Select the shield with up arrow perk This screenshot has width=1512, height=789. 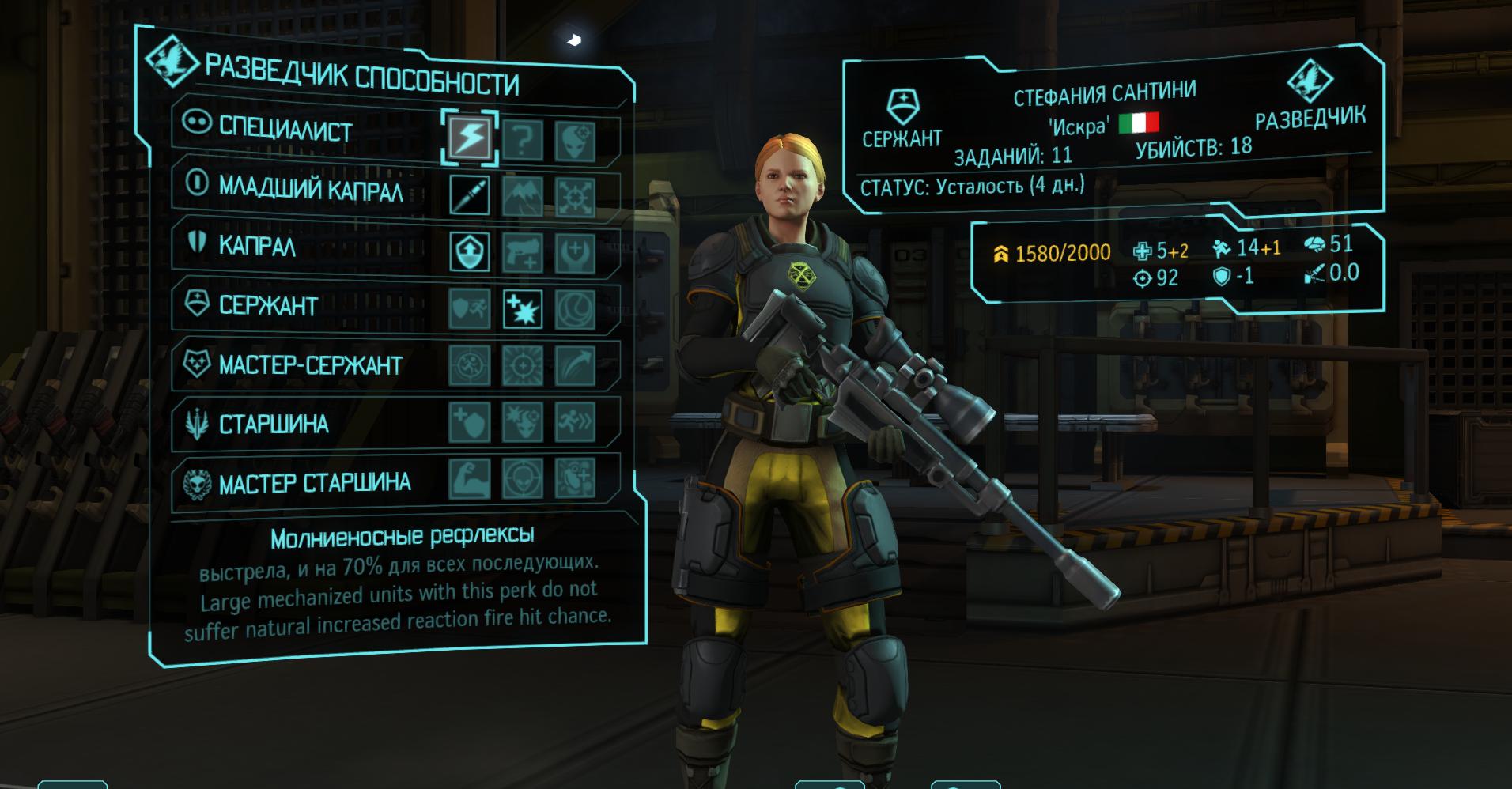470,251
